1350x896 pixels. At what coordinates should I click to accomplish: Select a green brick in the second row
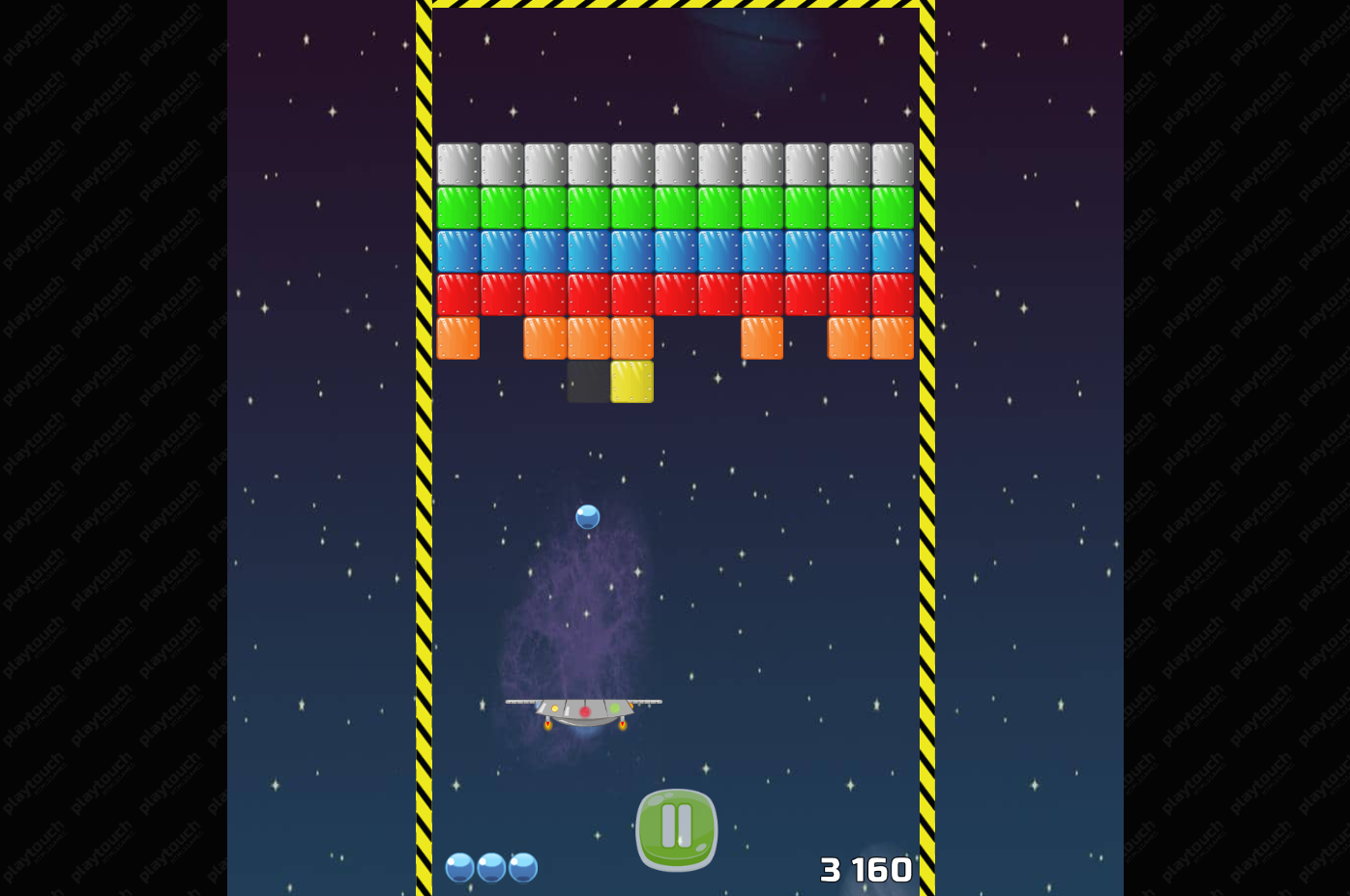[677, 207]
